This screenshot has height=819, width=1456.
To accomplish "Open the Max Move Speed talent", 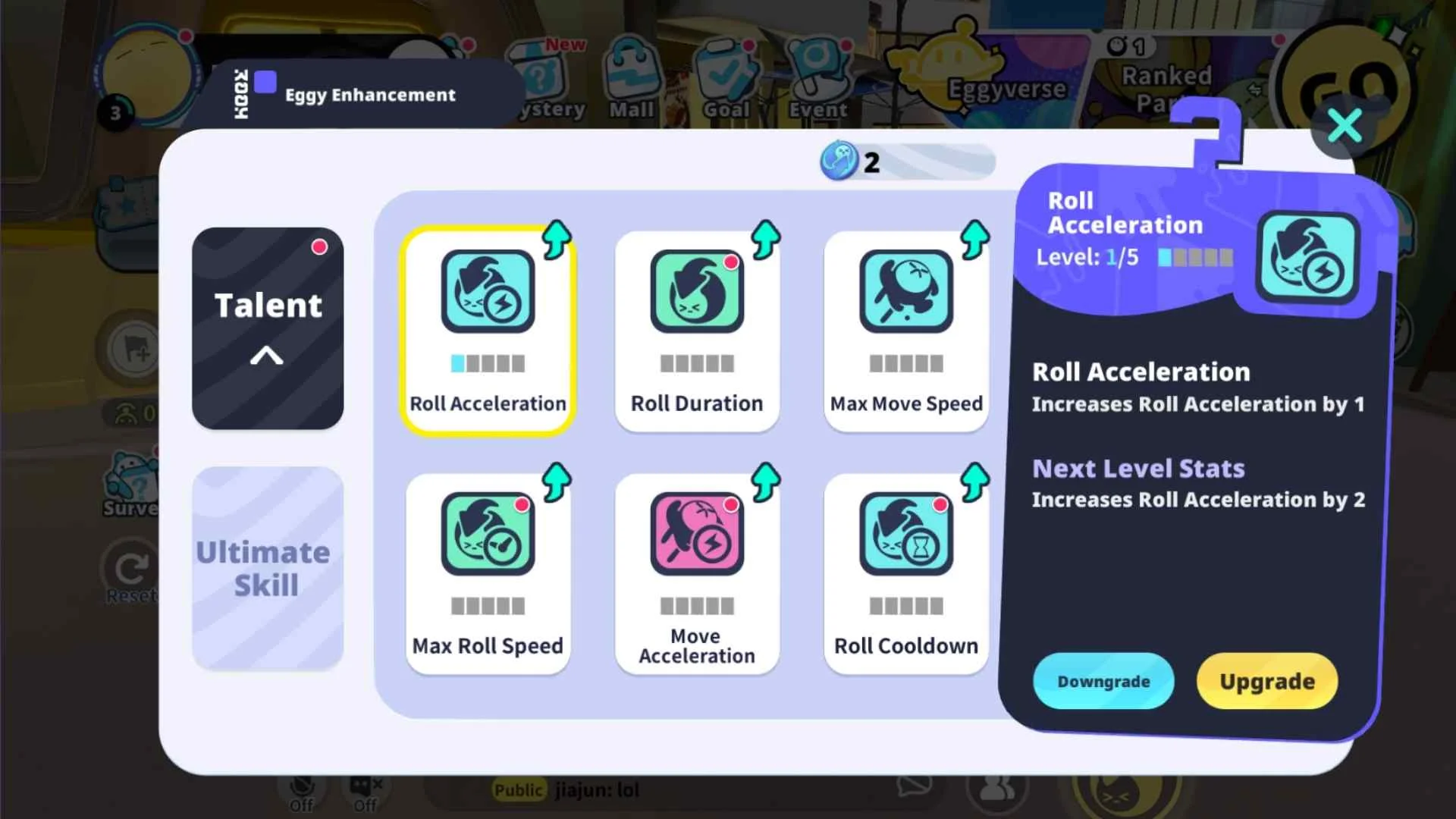I will click(905, 331).
